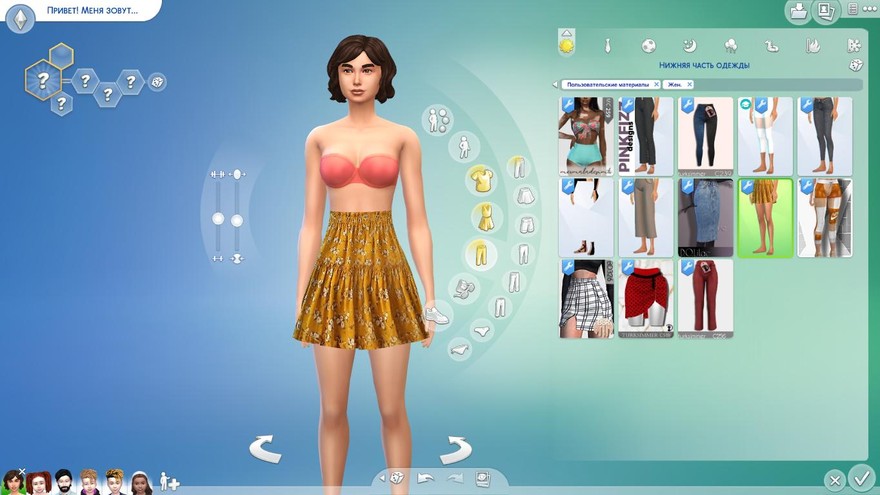Rotate the Sim with the left arrow

[265, 449]
